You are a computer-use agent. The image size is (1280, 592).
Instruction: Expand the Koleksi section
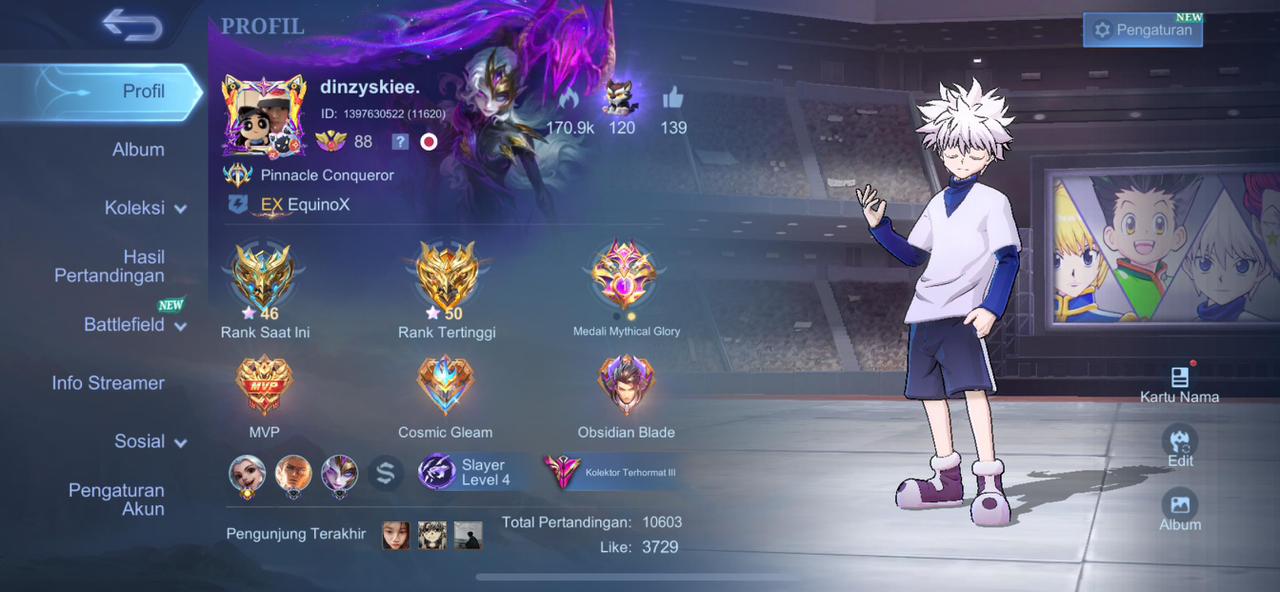(x=145, y=208)
